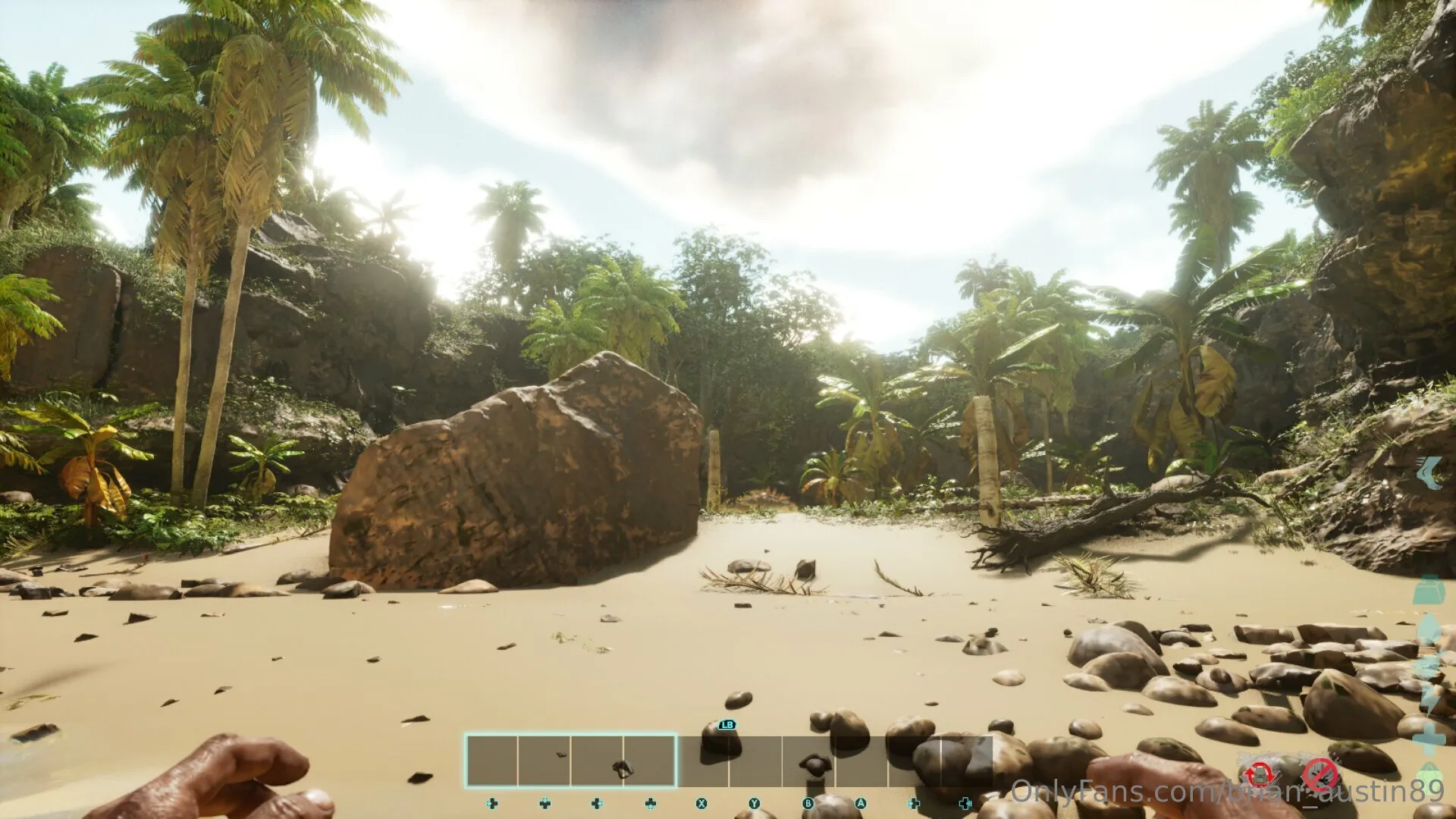
Task: Click the running foot sprint icon
Action: click(1430, 472)
